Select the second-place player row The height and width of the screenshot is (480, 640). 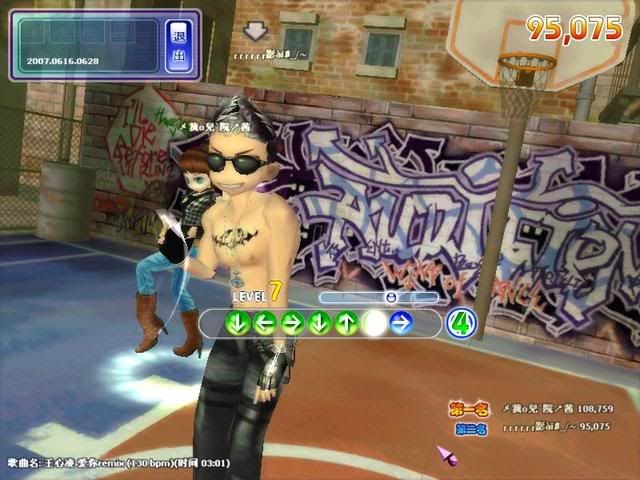pos(531,428)
